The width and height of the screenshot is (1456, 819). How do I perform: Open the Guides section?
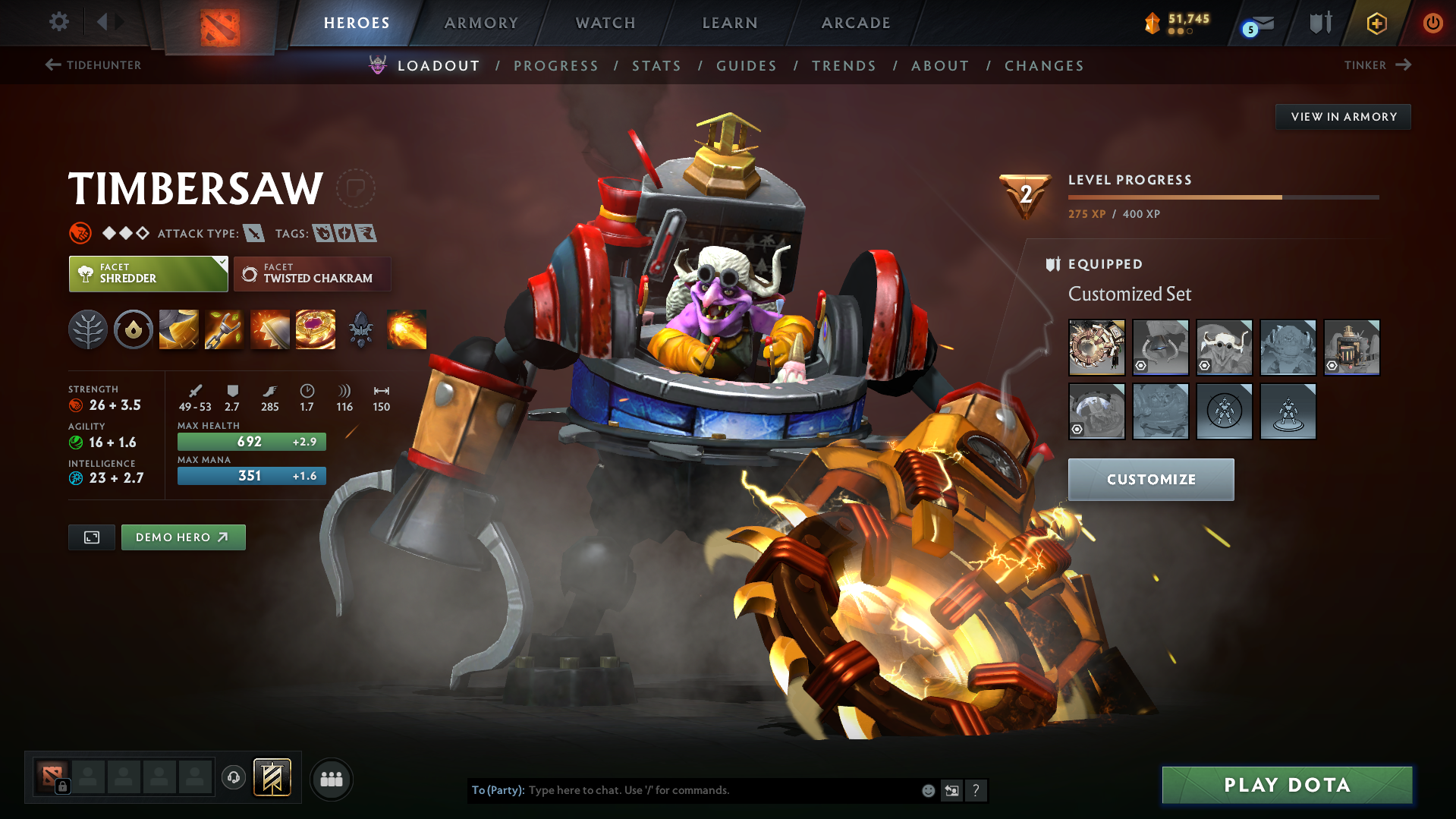747,66
